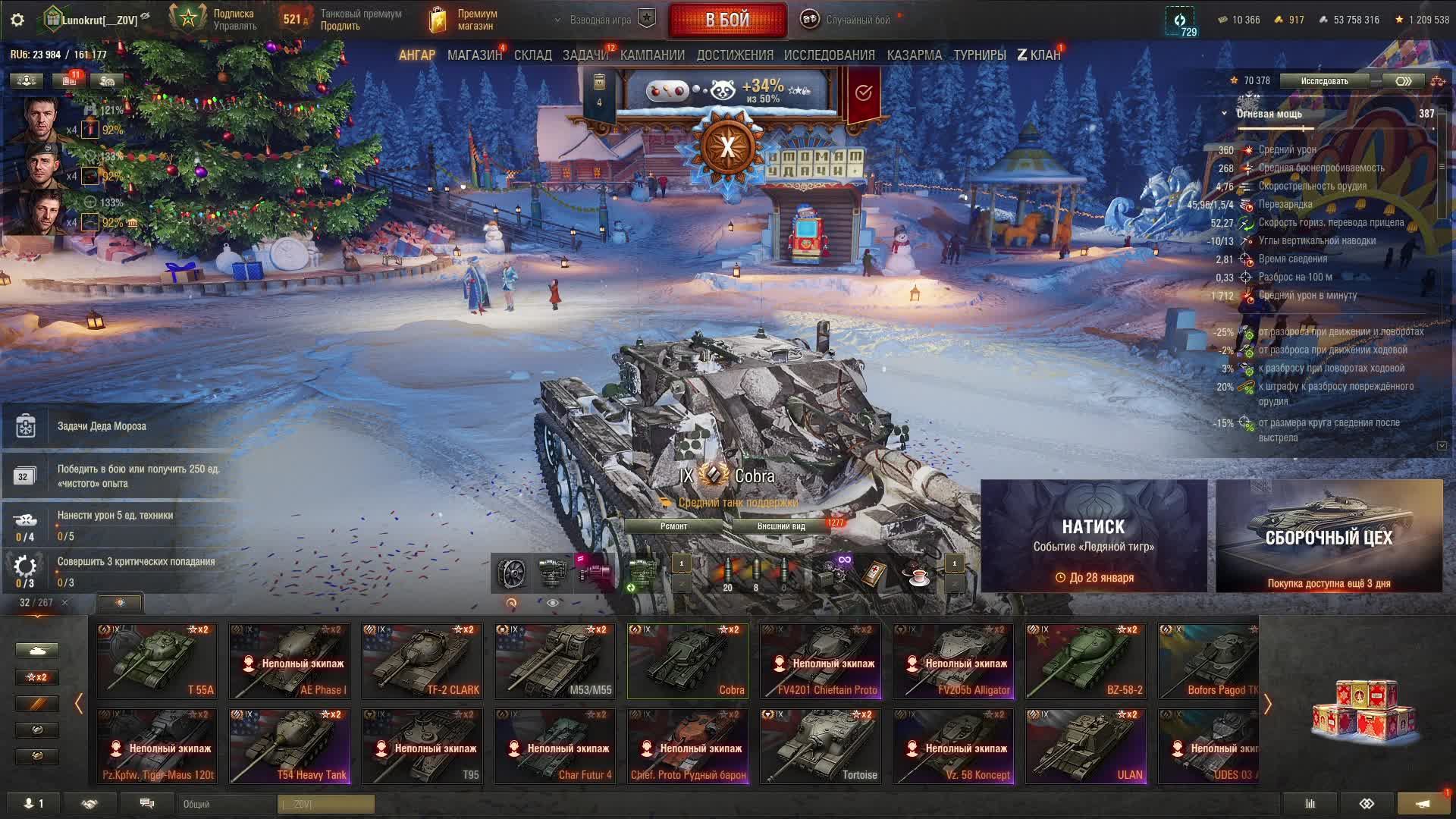Start battle with the В БОЙ button
The image size is (1456, 819).
coord(727,20)
